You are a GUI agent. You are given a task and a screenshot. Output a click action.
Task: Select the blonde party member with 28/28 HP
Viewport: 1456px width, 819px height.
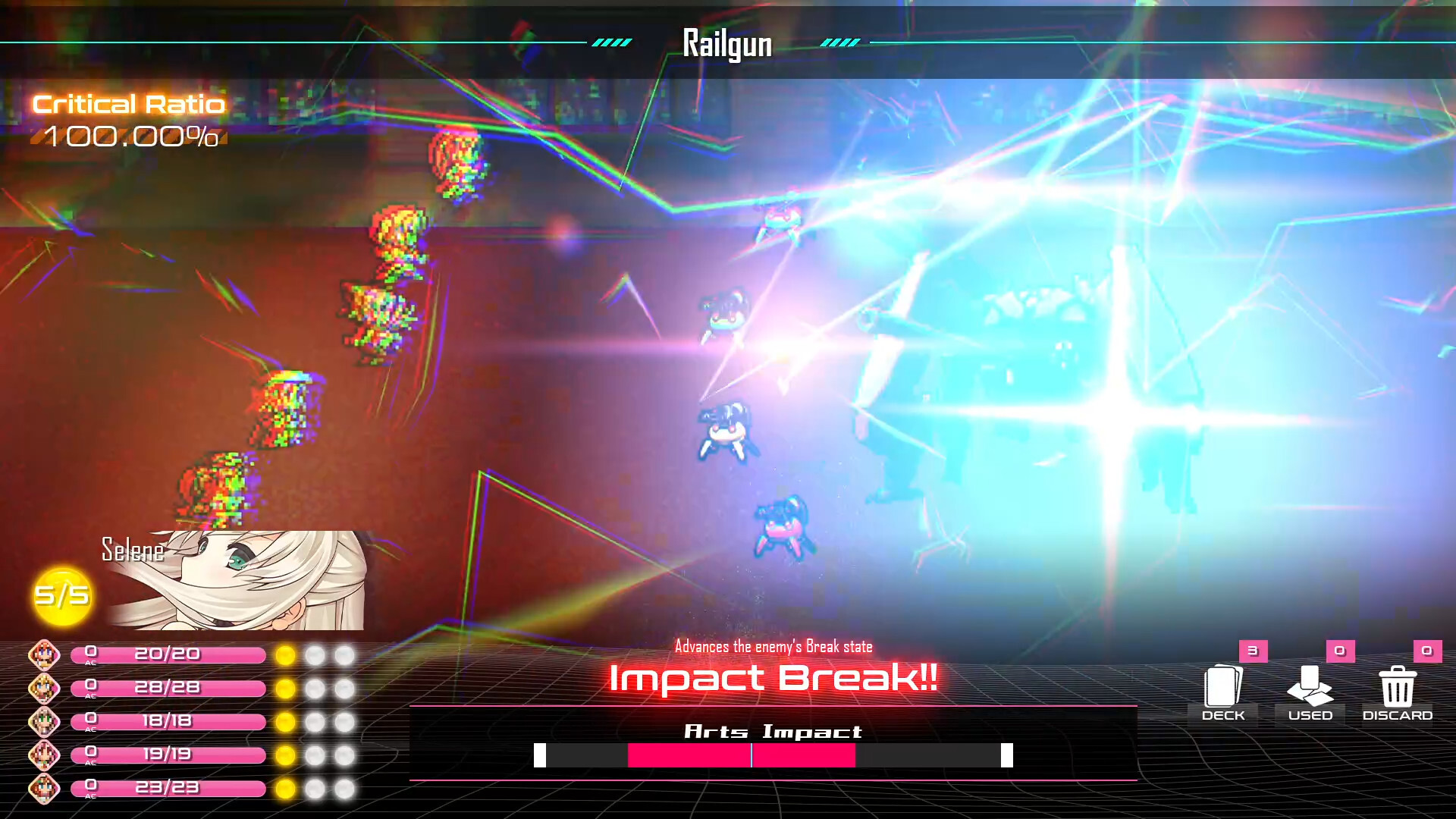(x=45, y=687)
